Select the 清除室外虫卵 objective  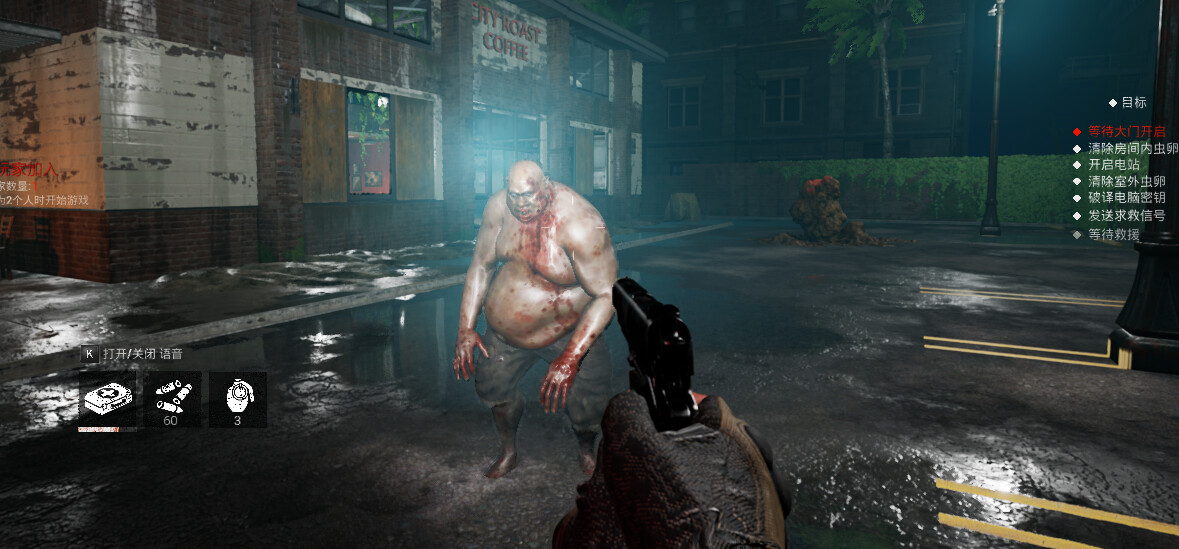point(1125,181)
